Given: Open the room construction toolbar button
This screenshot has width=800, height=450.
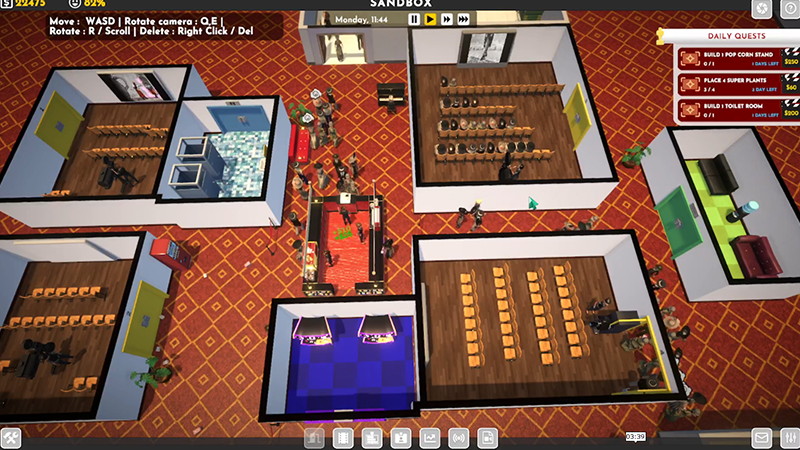Looking at the screenshot, I should [x=313, y=438].
